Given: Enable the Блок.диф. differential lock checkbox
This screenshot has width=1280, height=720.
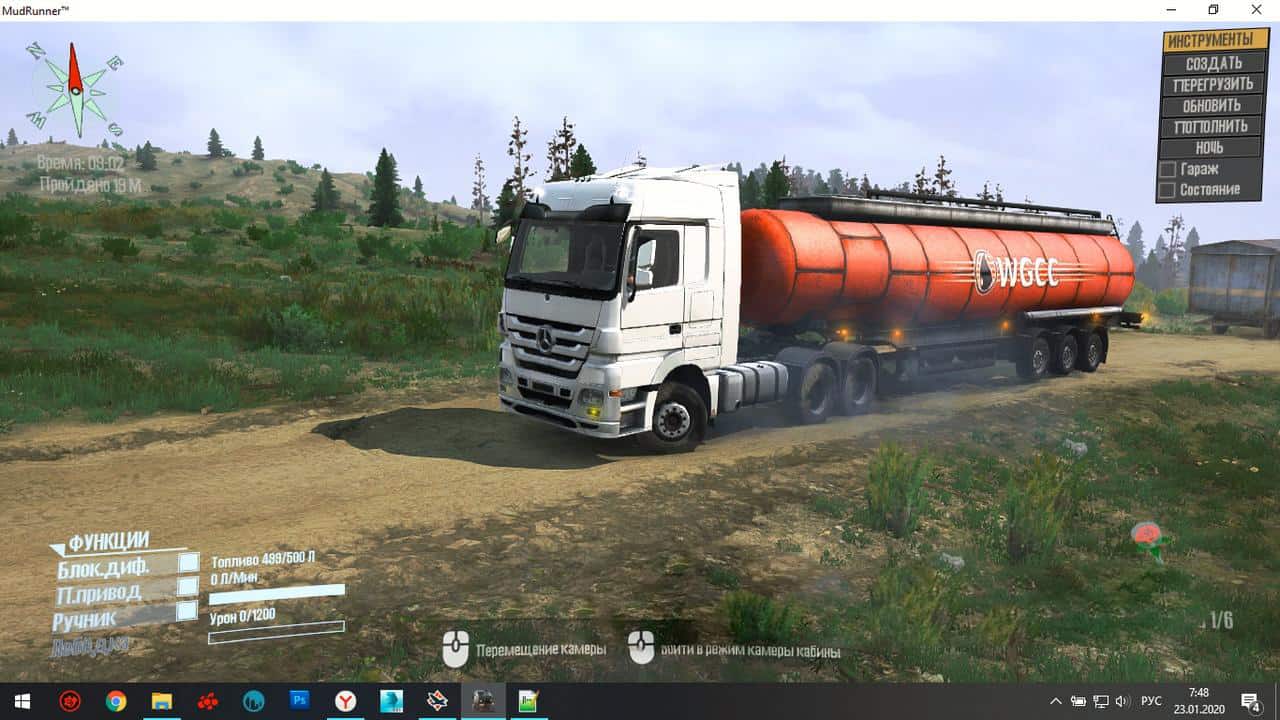Looking at the screenshot, I should [x=188, y=563].
